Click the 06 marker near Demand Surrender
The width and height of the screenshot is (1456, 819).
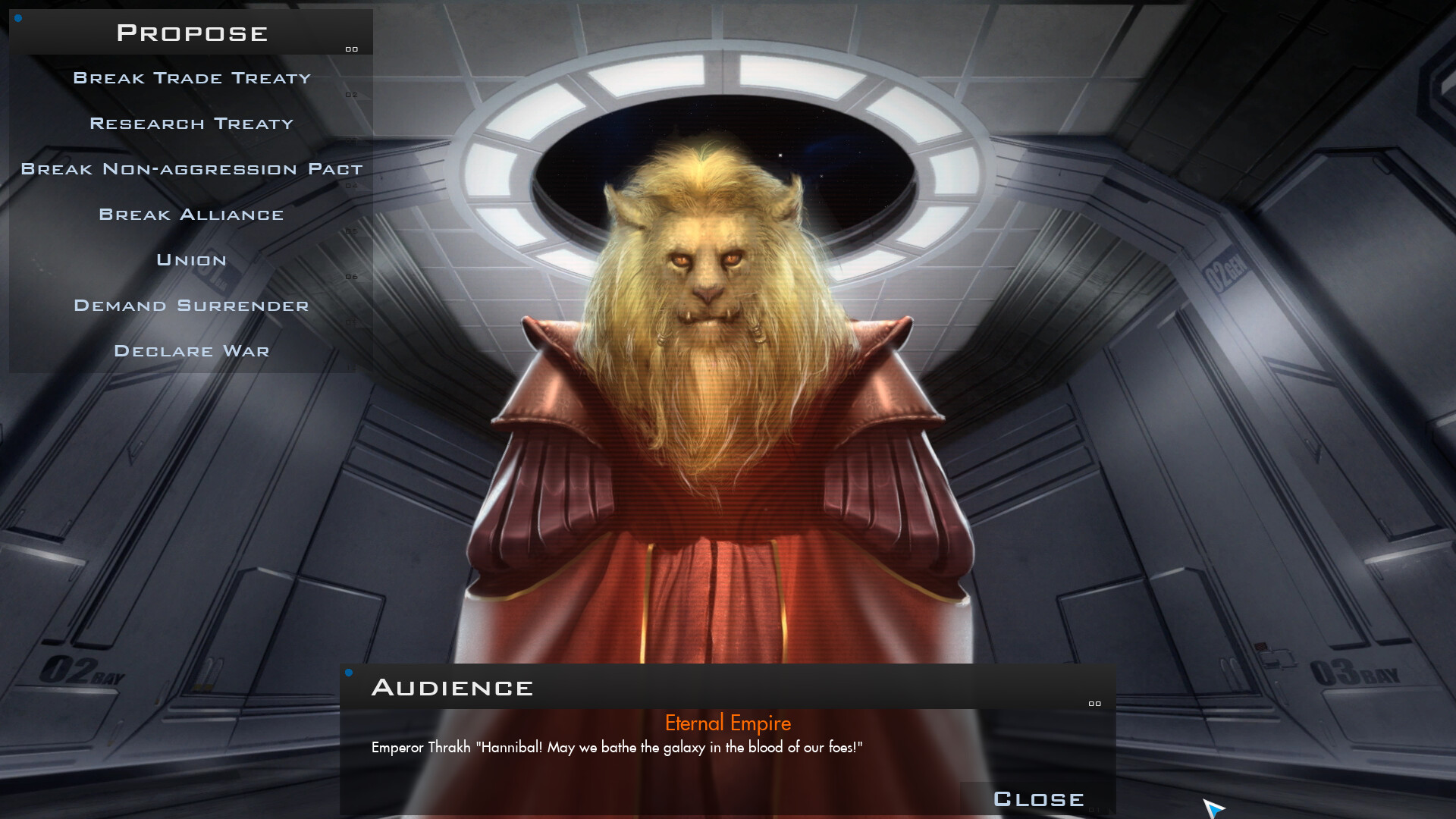pyautogui.click(x=351, y=277)
